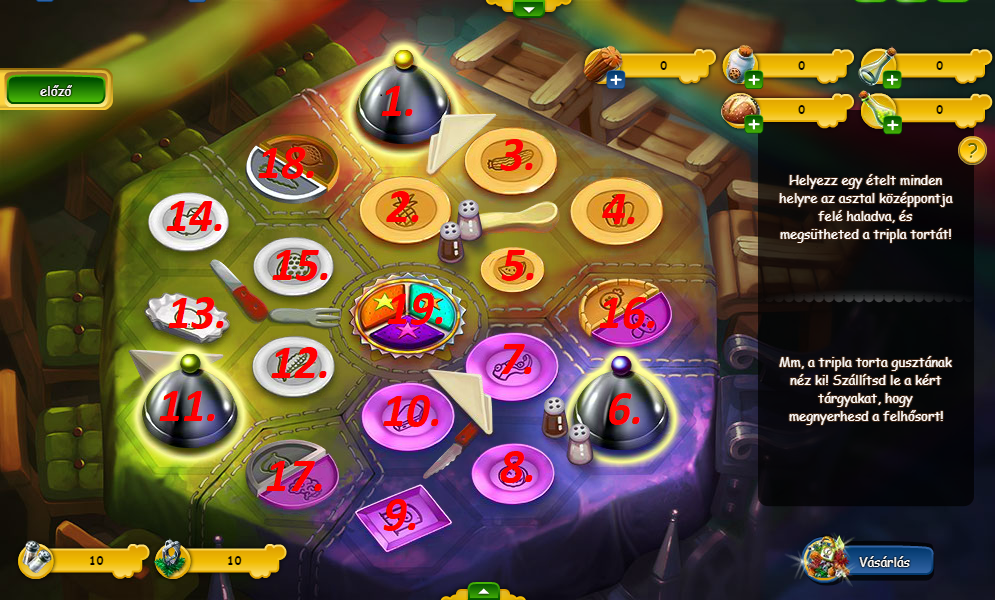Add more green potion bottle resource
The height and width of the screenshot is (600, 995).
(892, 124)
